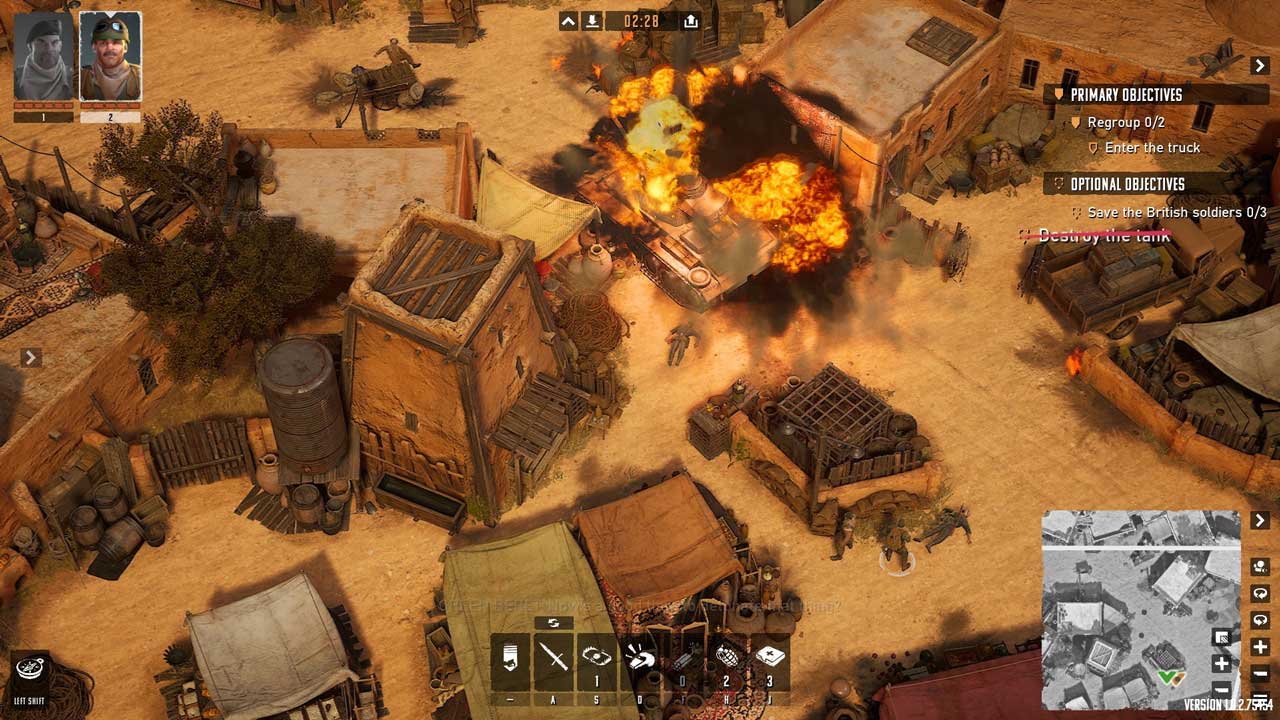Expand the left side panel arrow
This screenshot has height=720, width=1280.
(30, 357)
